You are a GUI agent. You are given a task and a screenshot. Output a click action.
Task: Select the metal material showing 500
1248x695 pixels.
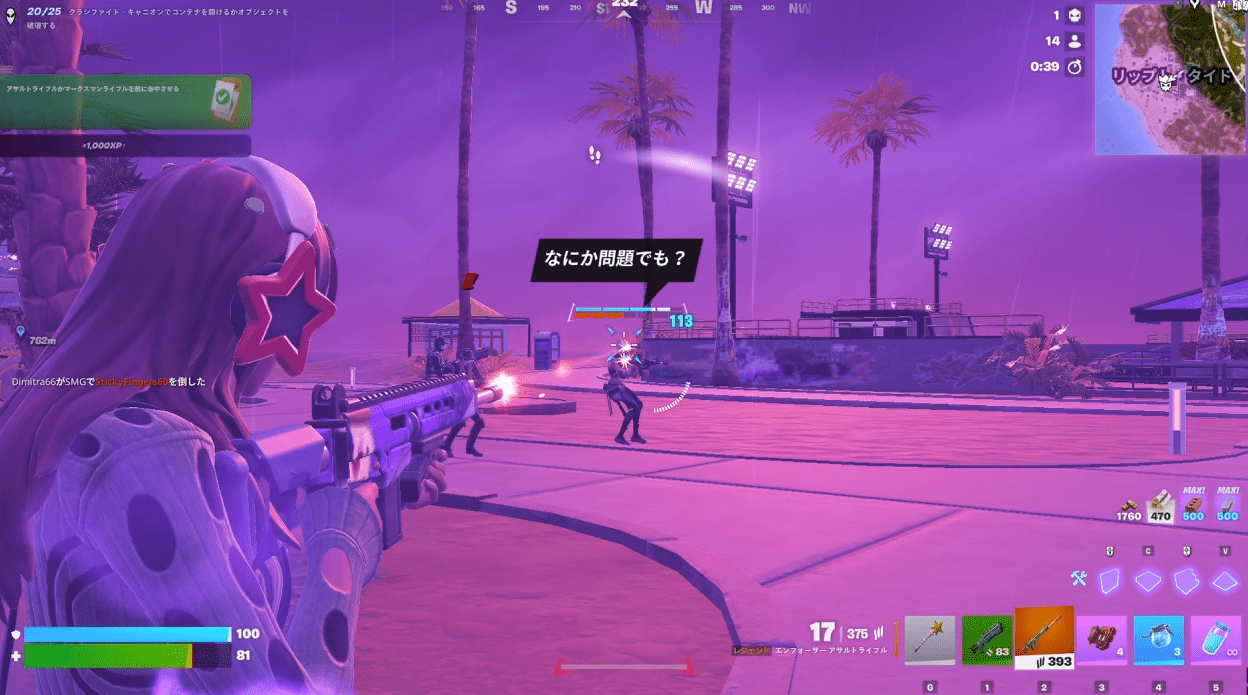pyautogui.click(x=1227, y=505)
